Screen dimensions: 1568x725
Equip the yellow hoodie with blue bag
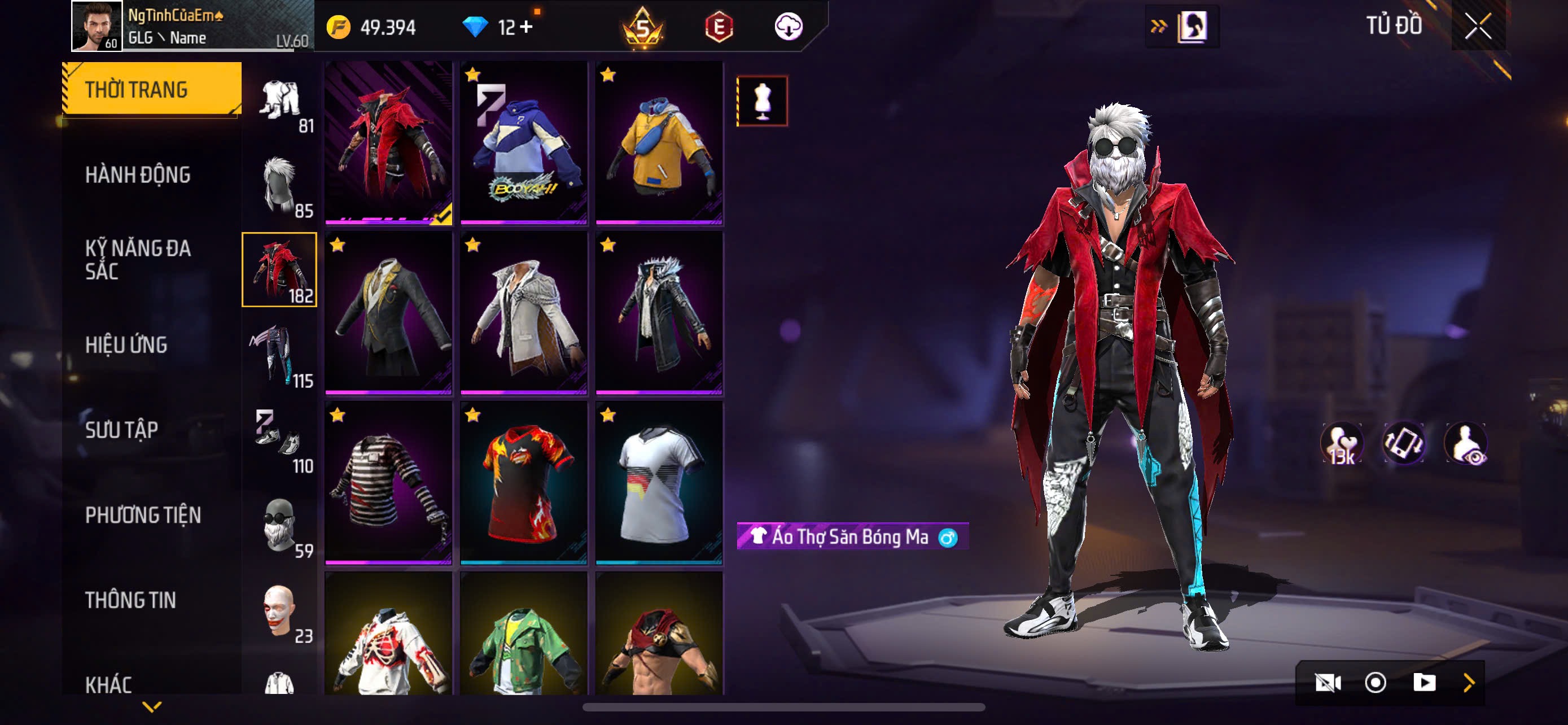[659, 143]
